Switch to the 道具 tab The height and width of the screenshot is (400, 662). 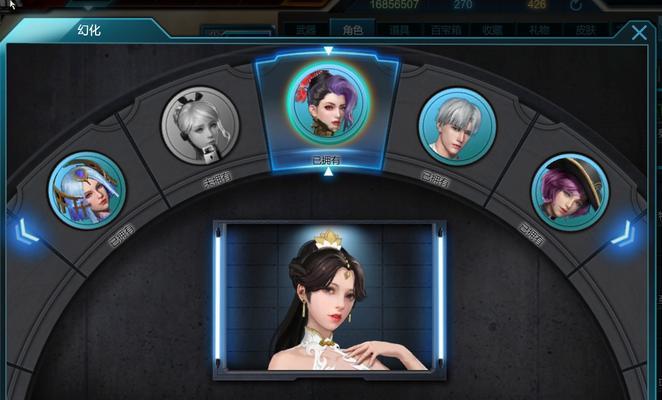tap(399, 30)
